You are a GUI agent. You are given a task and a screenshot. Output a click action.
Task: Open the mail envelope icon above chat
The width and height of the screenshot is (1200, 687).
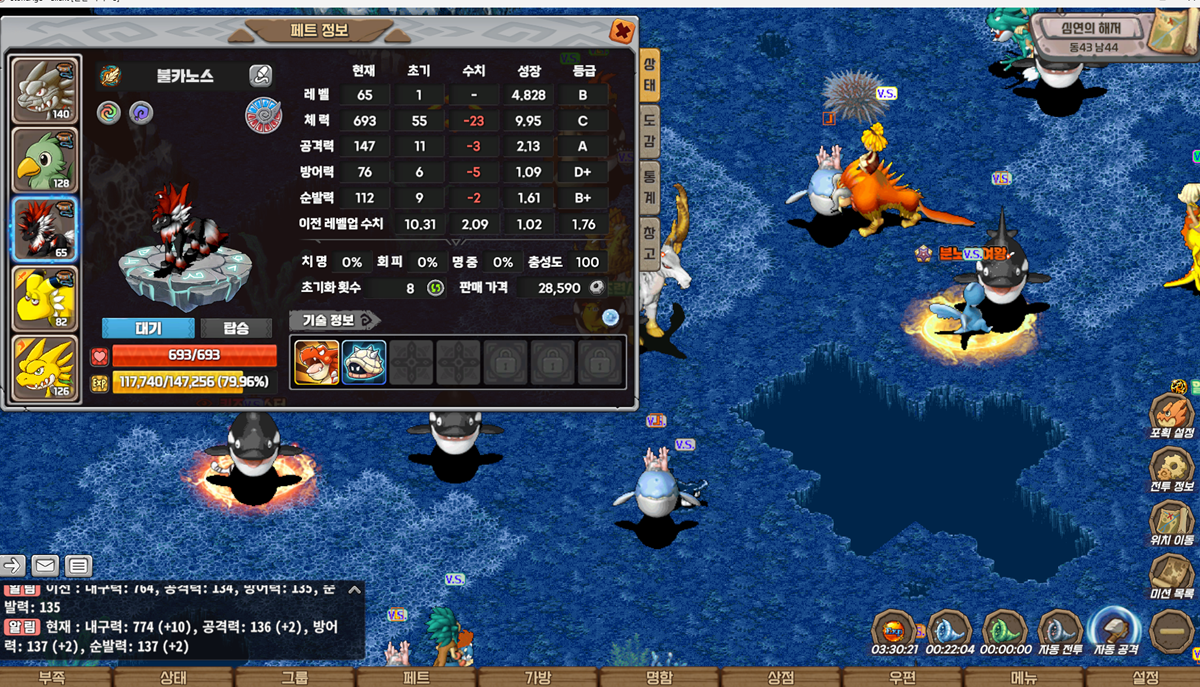tap(44, 565)
